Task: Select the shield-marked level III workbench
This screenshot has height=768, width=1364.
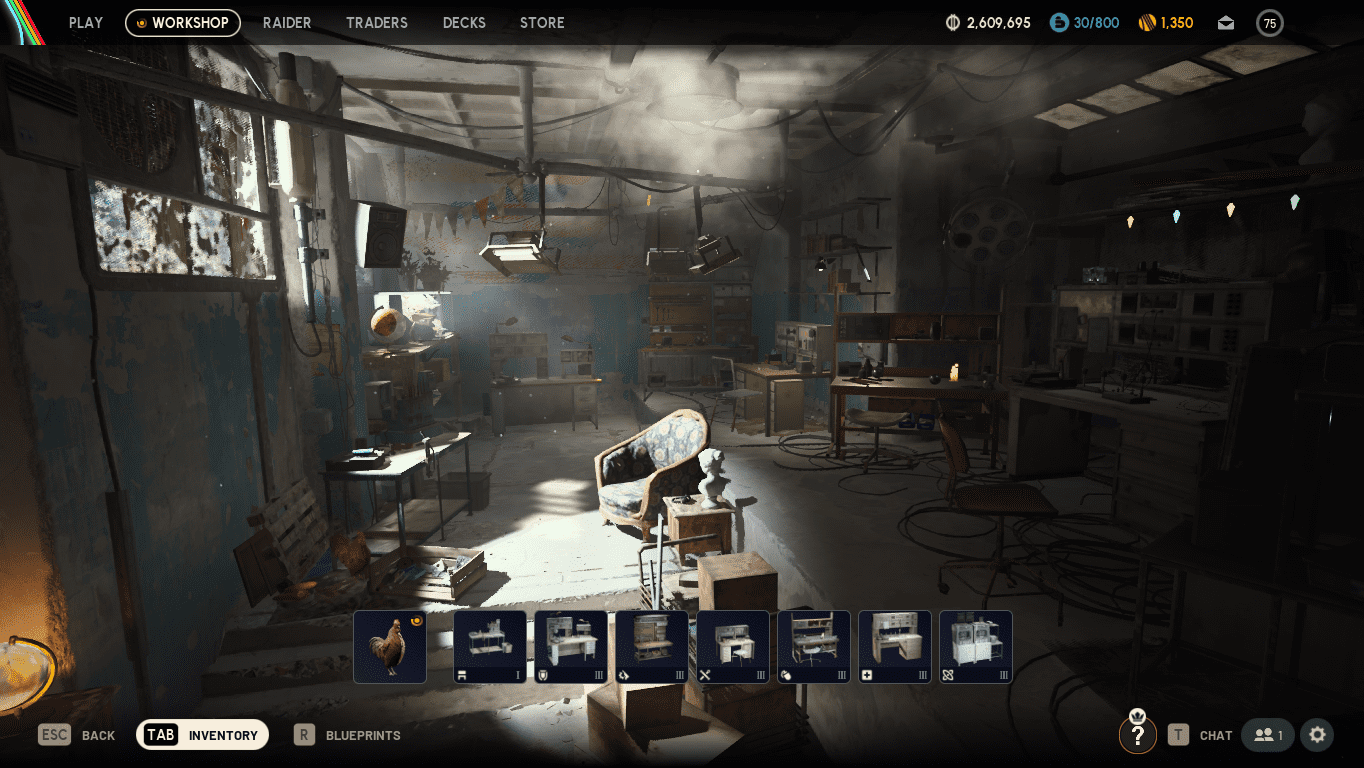Action: pos(571,647)
